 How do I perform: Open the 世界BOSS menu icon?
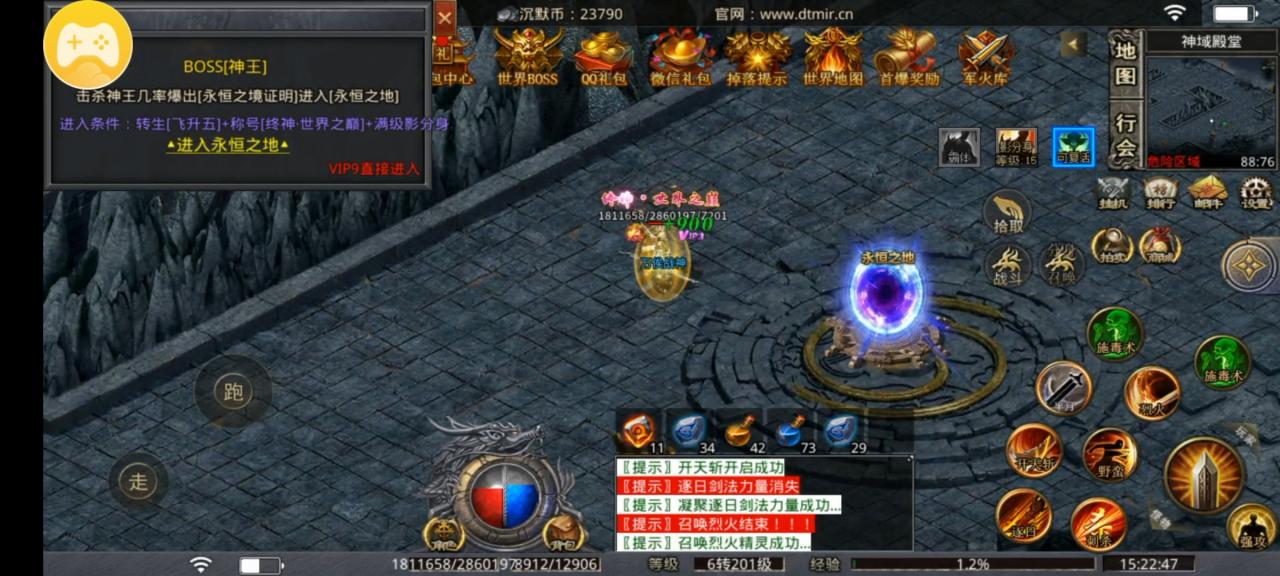click(527, 55)
